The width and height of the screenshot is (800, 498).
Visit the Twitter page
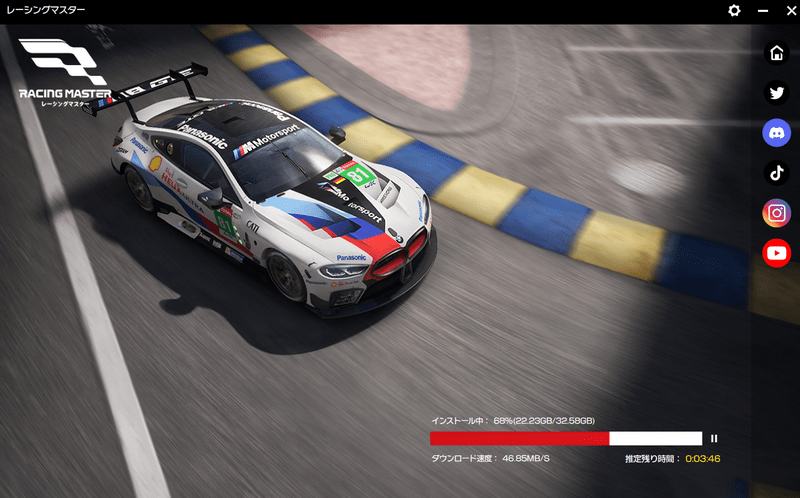(x=776, y=93)
